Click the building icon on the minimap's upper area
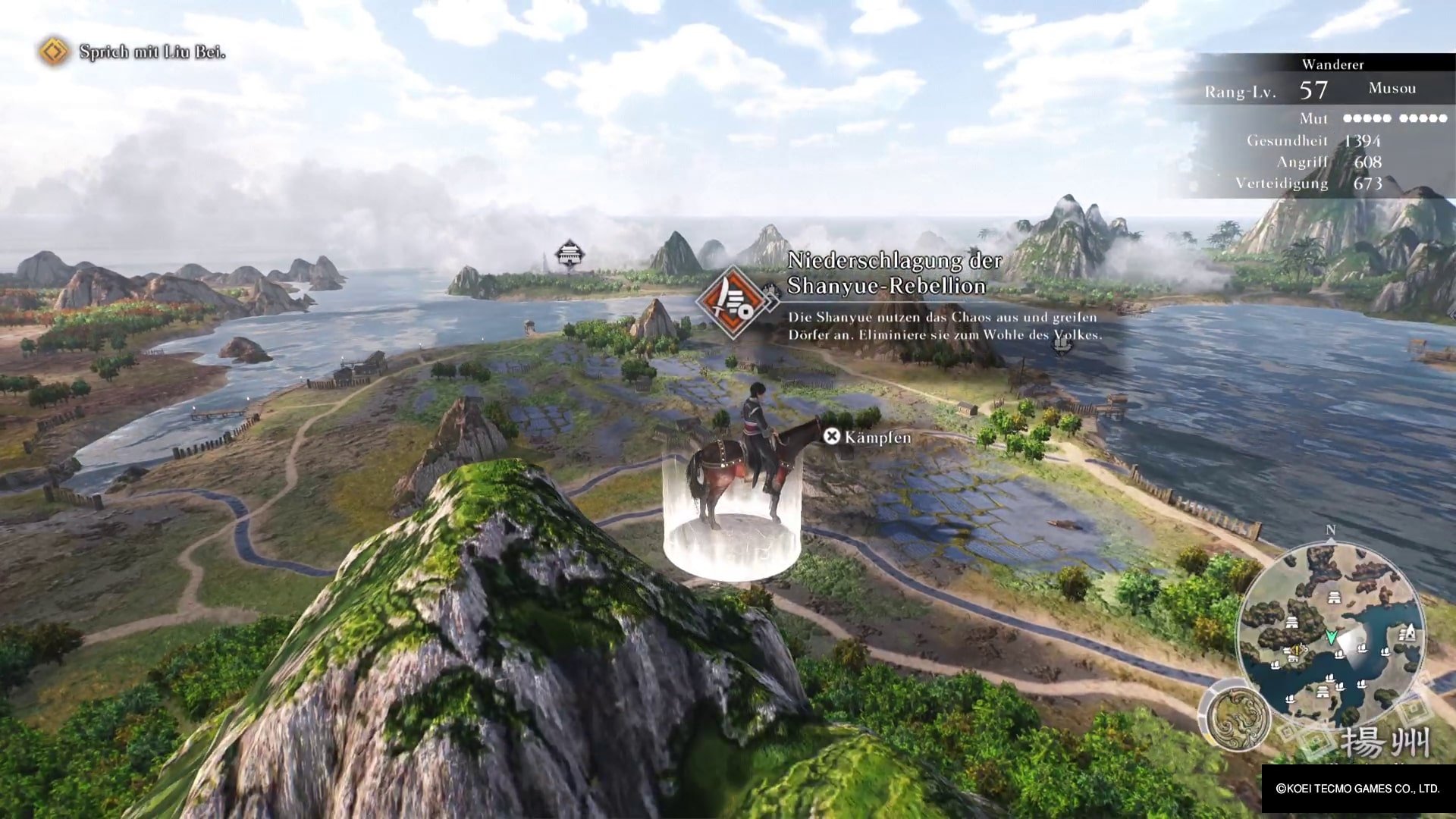This screenshot has width=1456, height=819. 1334,597
